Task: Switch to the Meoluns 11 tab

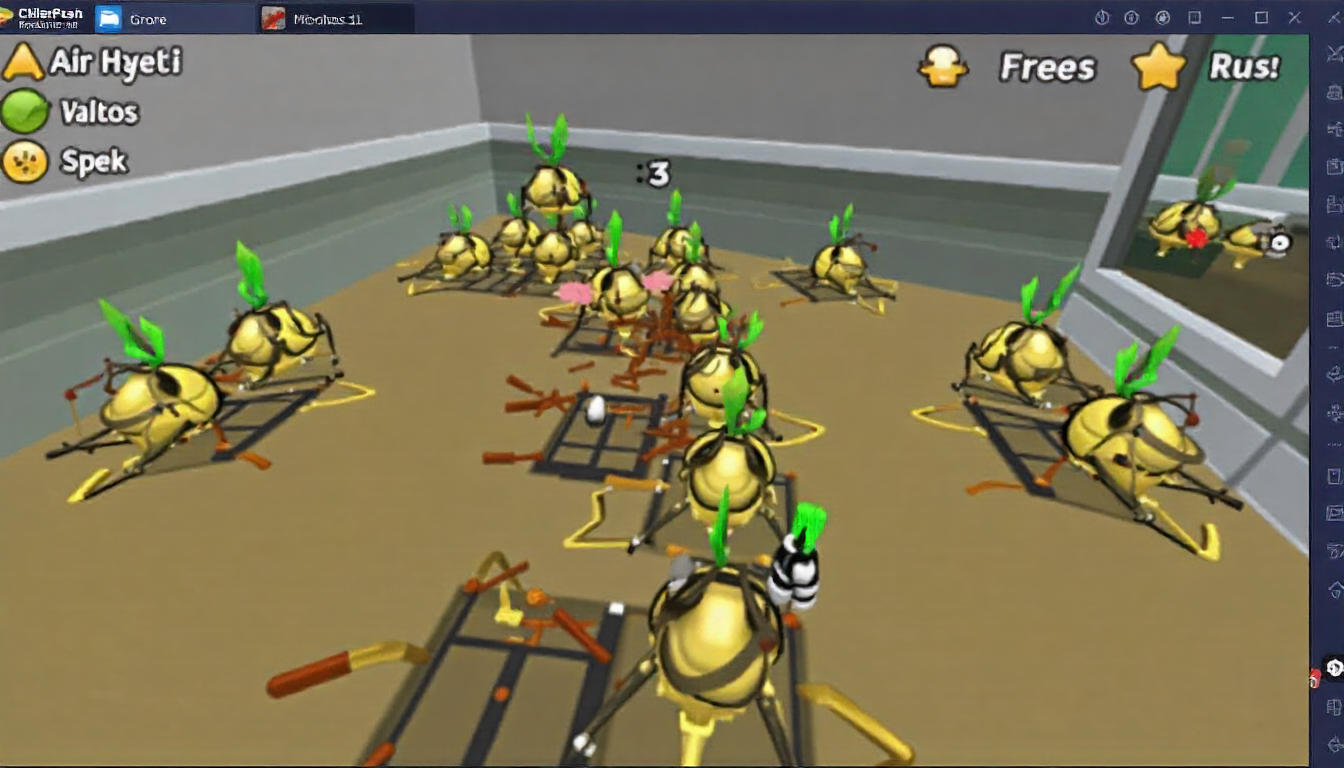Action: [326, 18]
